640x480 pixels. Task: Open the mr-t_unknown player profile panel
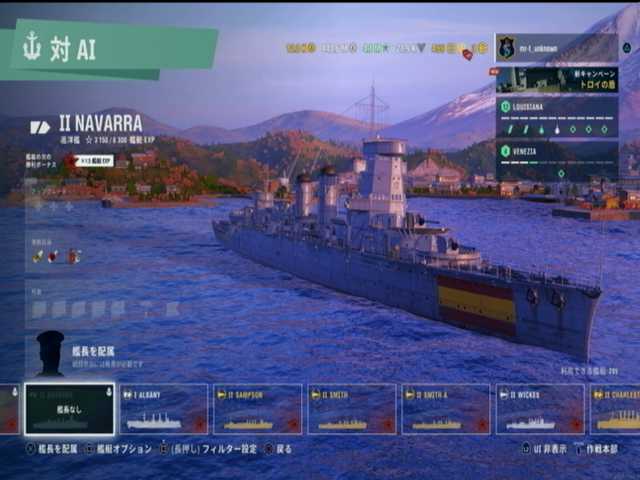point(556,48)
